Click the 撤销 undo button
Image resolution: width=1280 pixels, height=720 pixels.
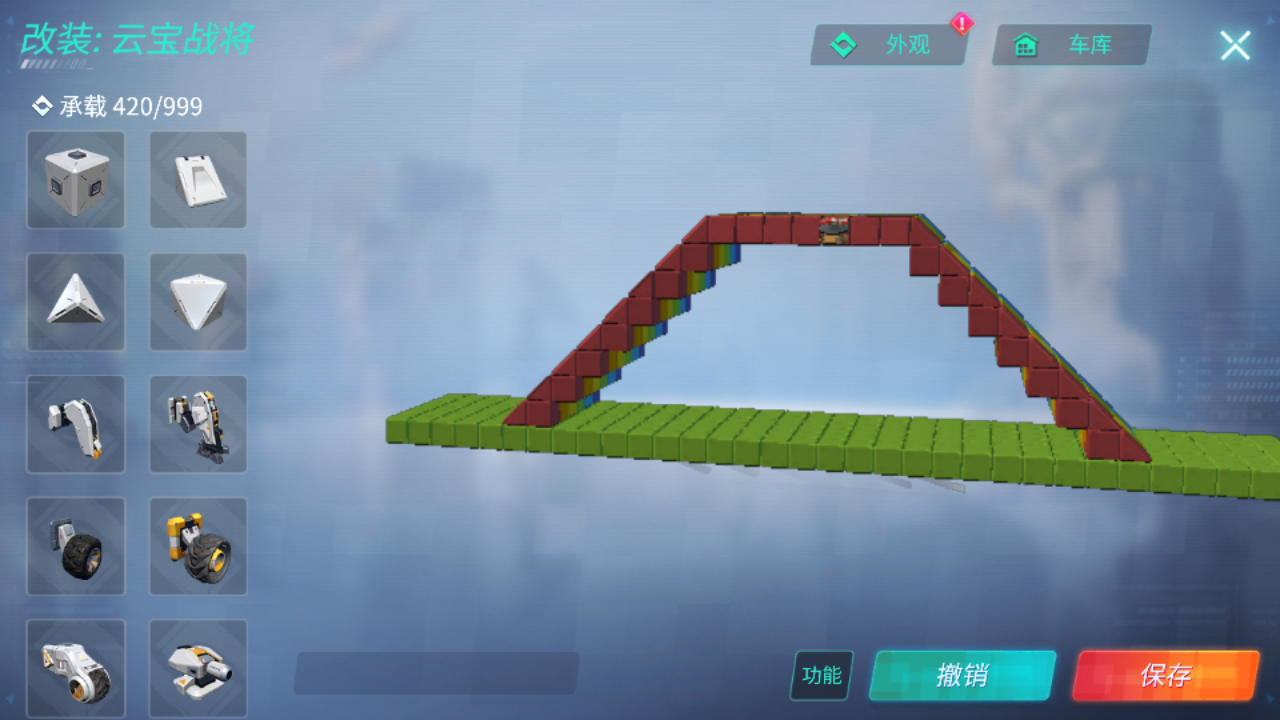coord(963,676)
